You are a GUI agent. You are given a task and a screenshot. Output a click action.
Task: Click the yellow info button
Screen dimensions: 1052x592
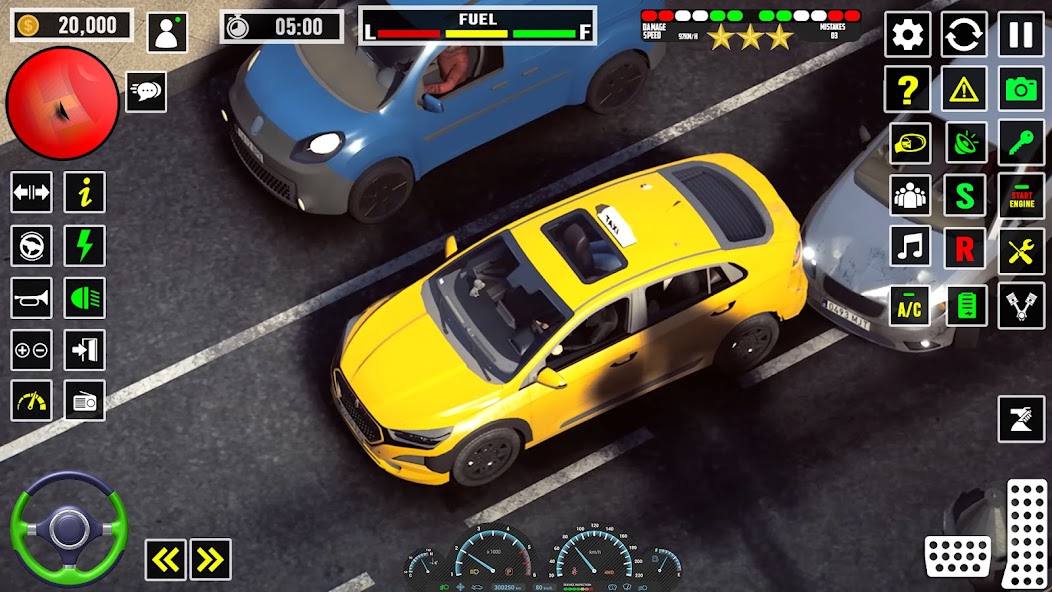[85, 192]
